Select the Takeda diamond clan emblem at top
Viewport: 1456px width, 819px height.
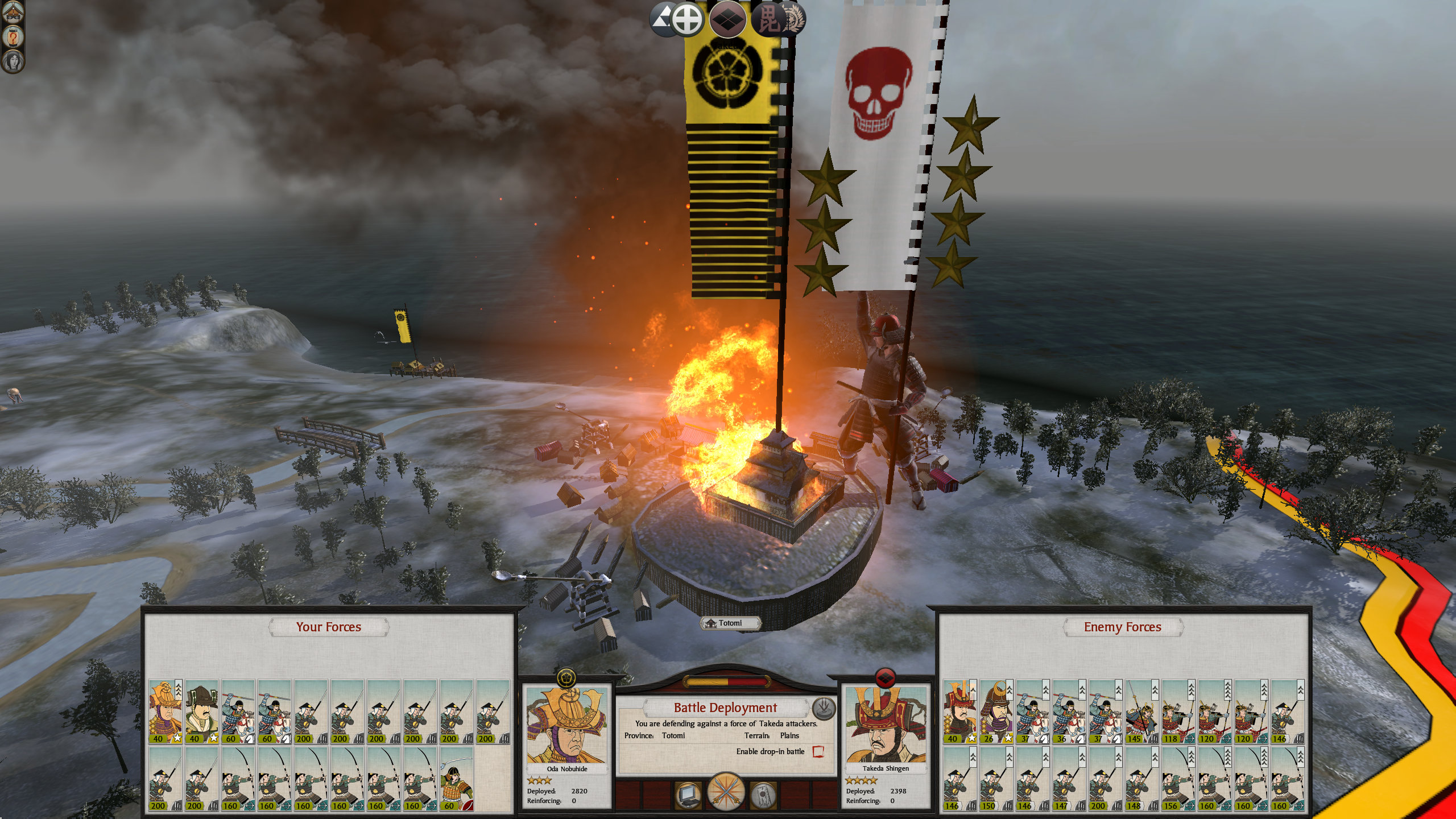pyautogui.click(x=728, y=19)
